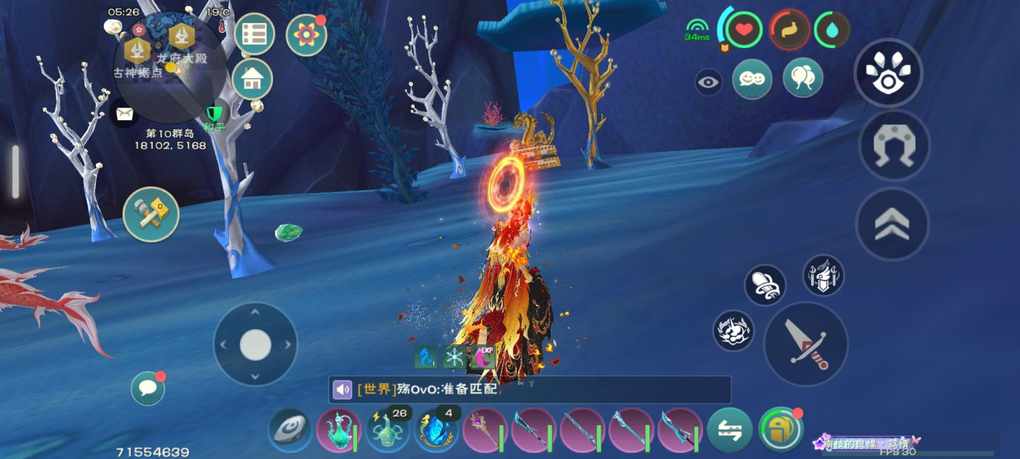
Task: Select the purple staff hotbar slot
Action: (484, 431)
